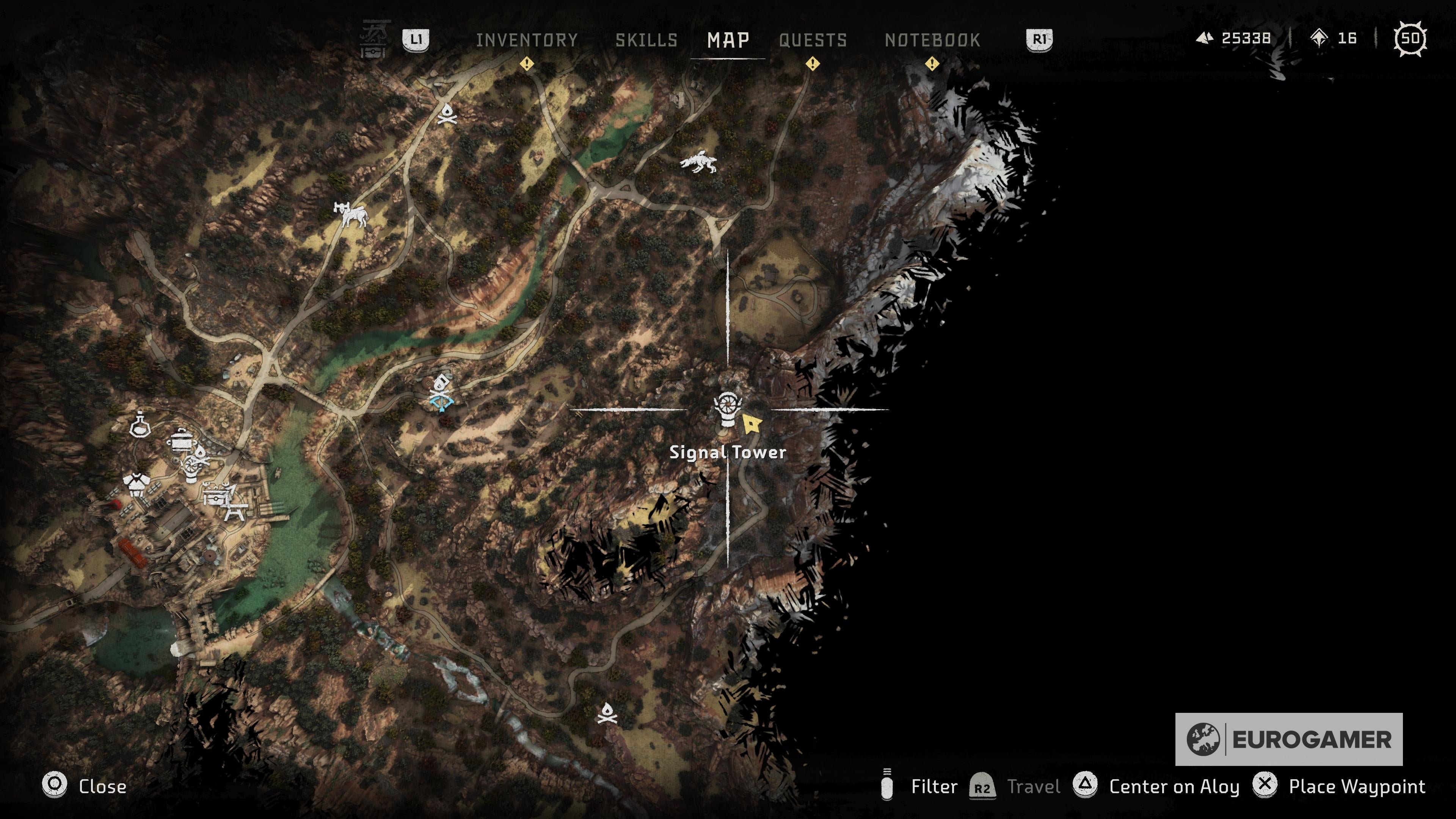This screenshot has height=819, width=1456.
Task: Switch to the Quests tab
Action: (813, 39)
